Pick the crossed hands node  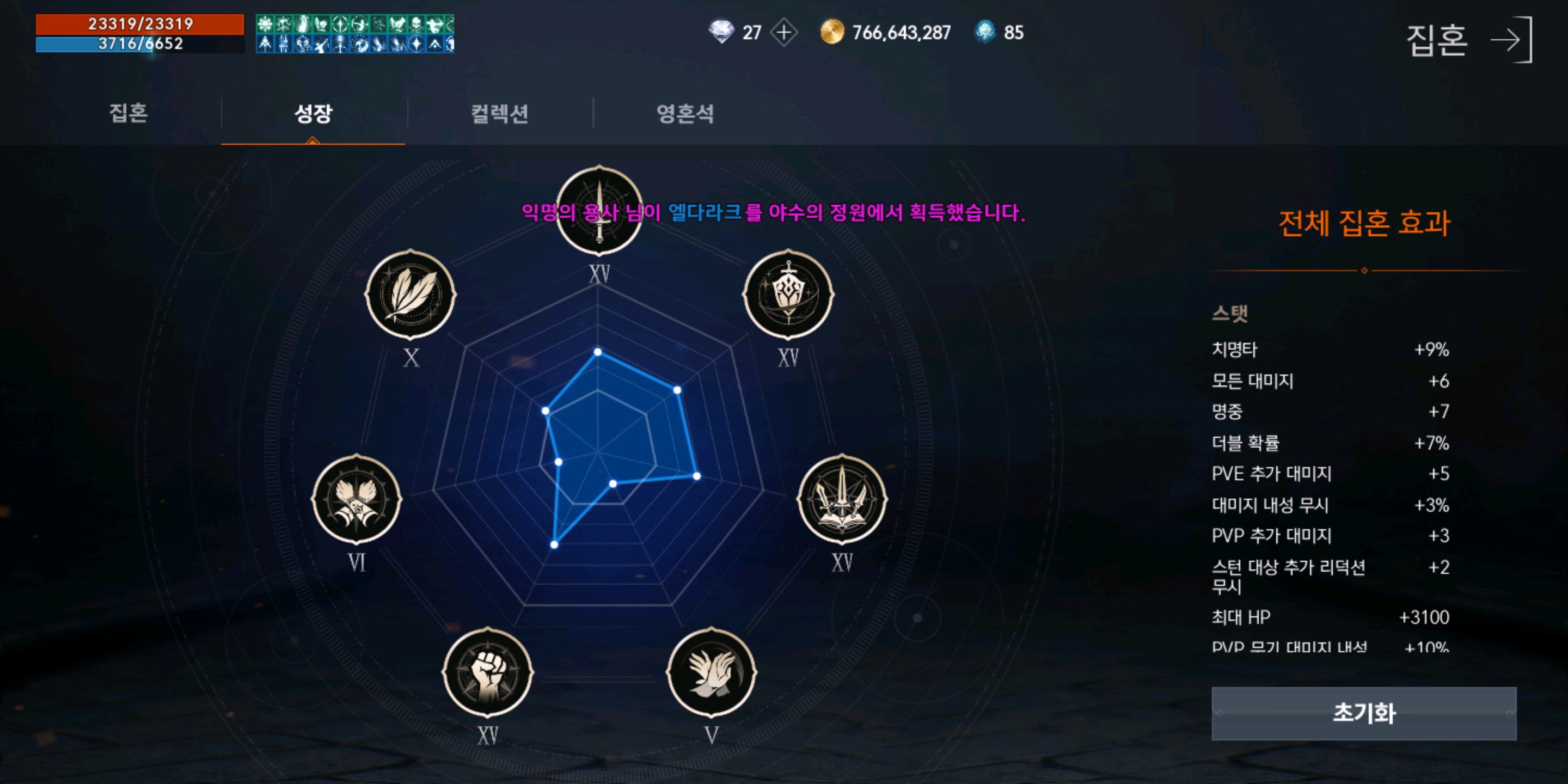[x=712, y=672]
